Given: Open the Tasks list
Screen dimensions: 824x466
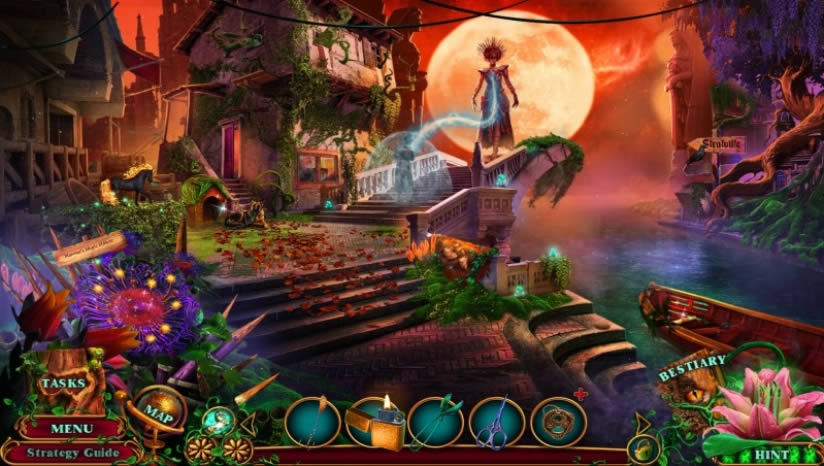Looking at the screenshot, I should tap(63, 383).
